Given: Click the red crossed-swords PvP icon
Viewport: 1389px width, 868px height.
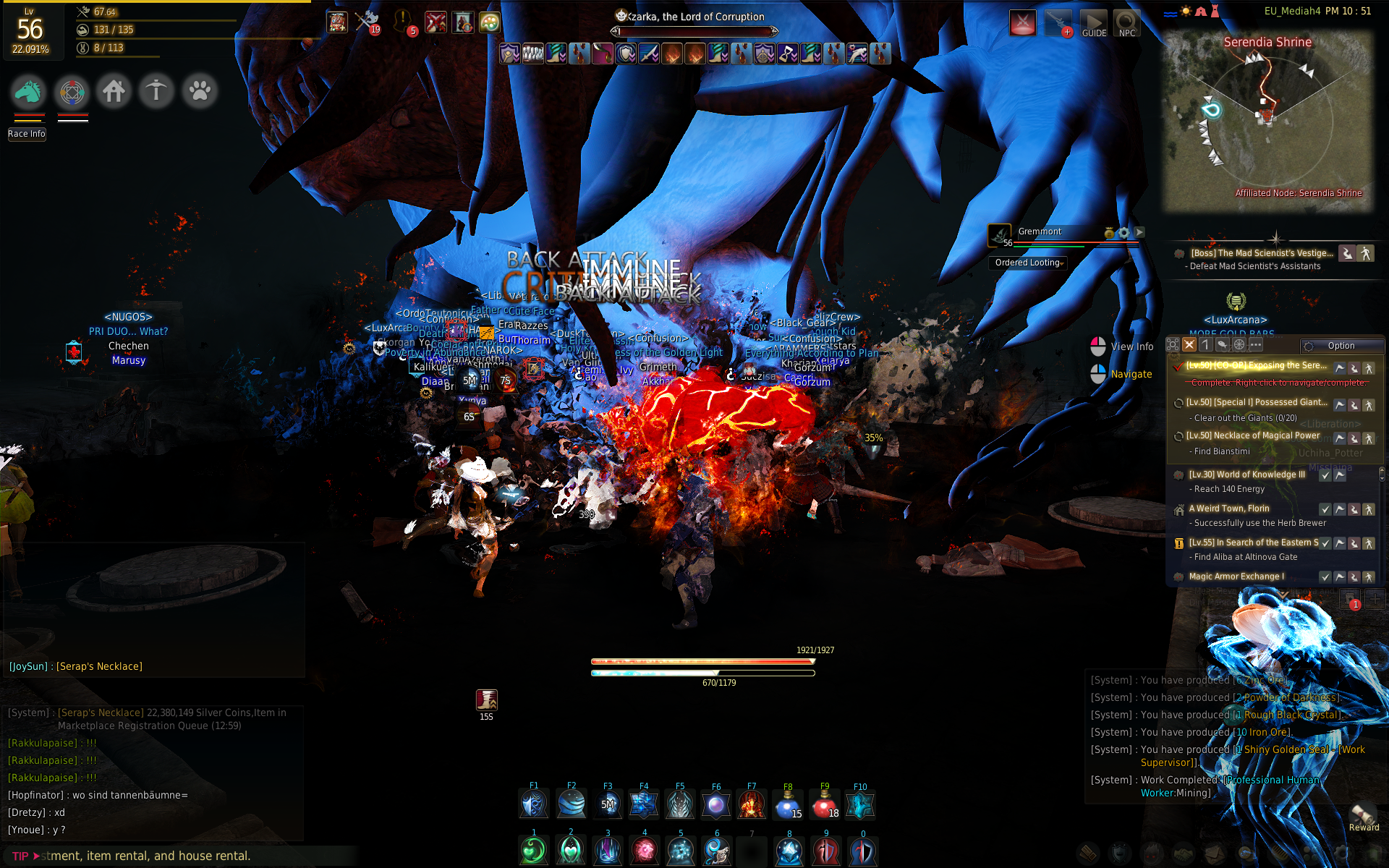Looking at the screenshot, I should click(436, 22).
